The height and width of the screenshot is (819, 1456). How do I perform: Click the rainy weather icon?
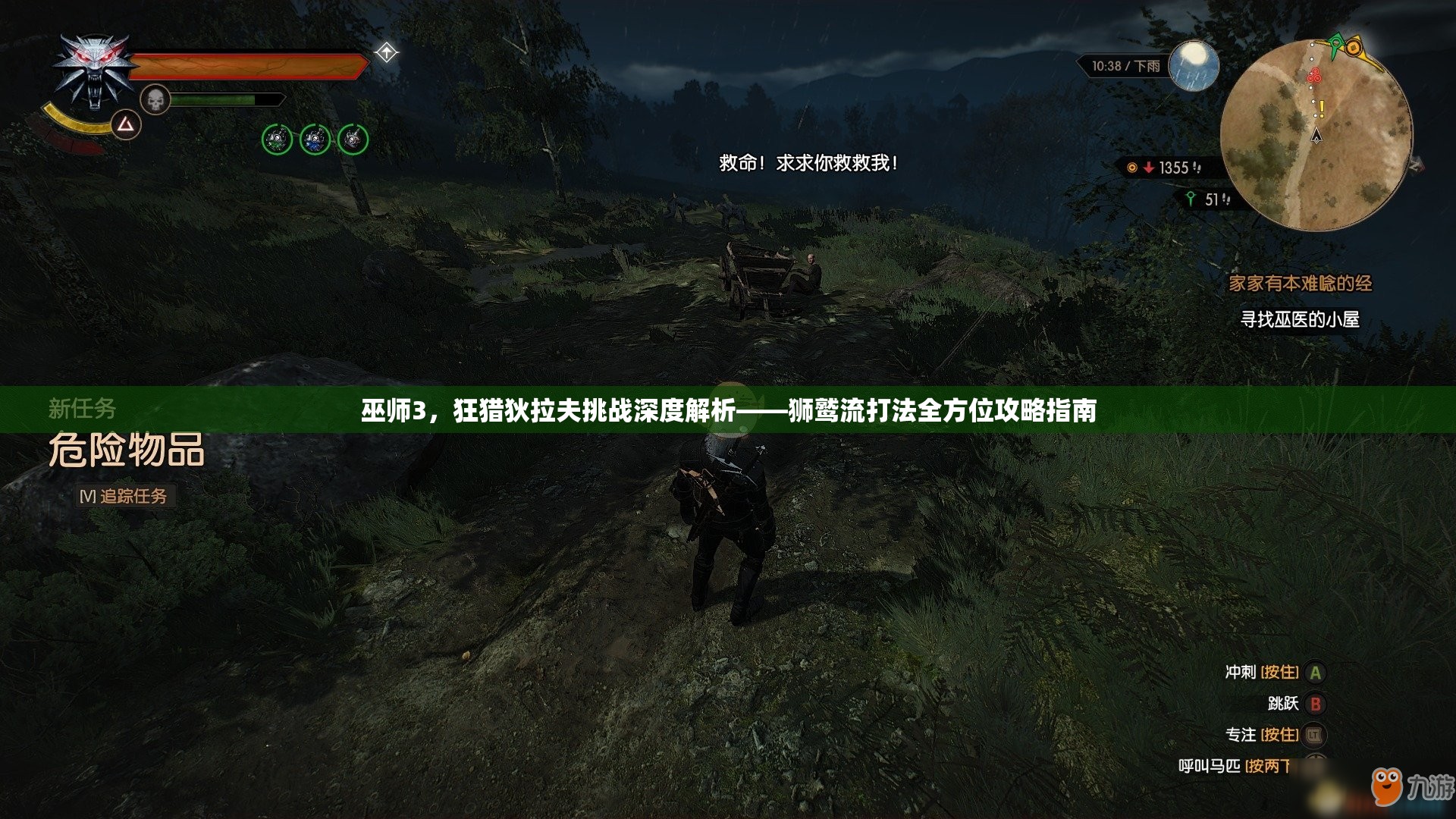click(1194, 65)
